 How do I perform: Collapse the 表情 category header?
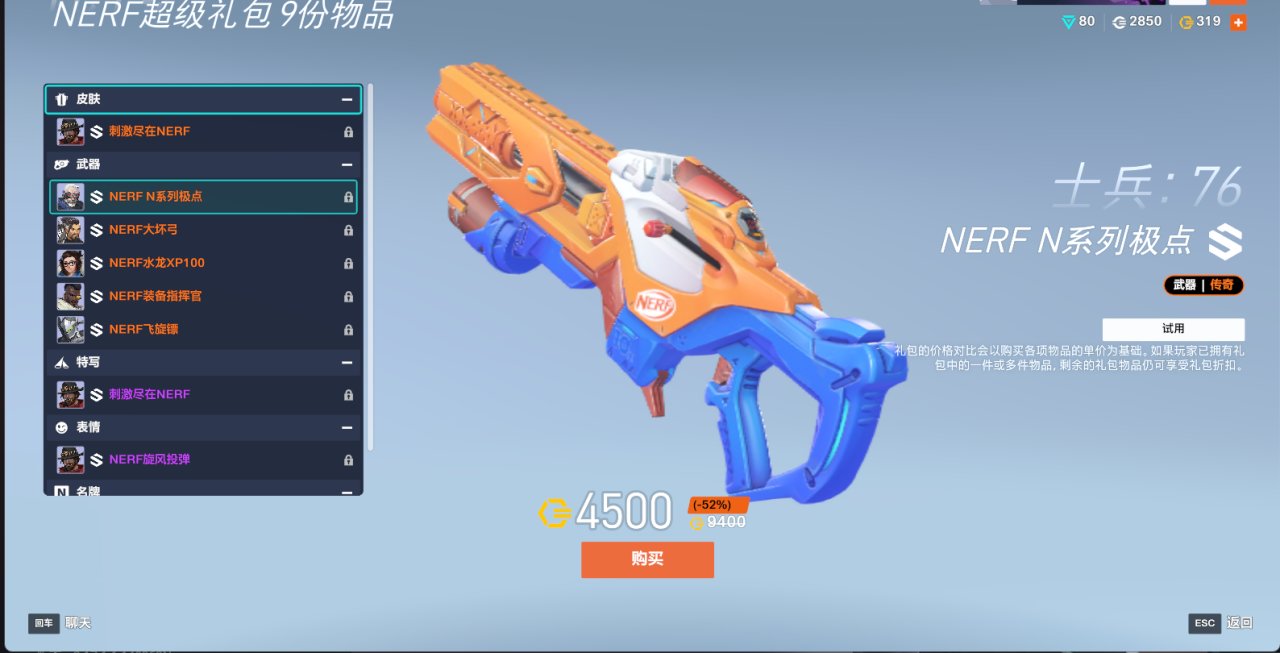pyautogui.click(x=346, y=427)
